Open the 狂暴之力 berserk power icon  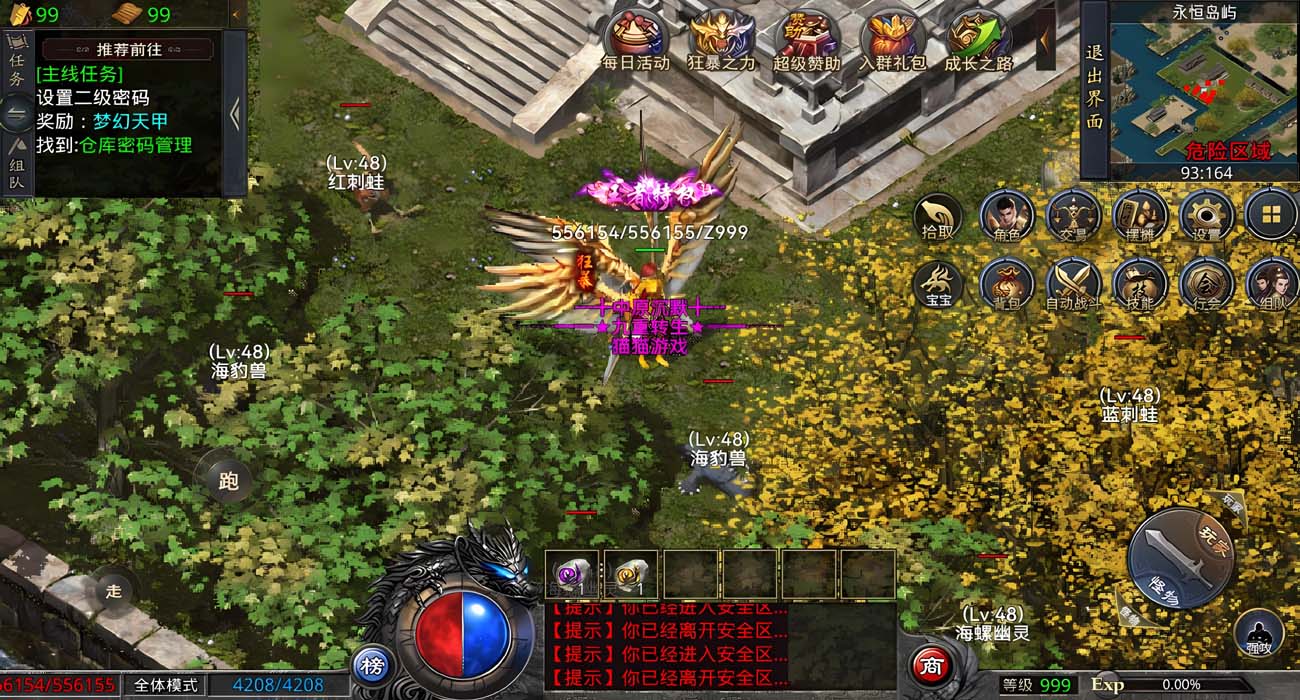click(721, 40)
